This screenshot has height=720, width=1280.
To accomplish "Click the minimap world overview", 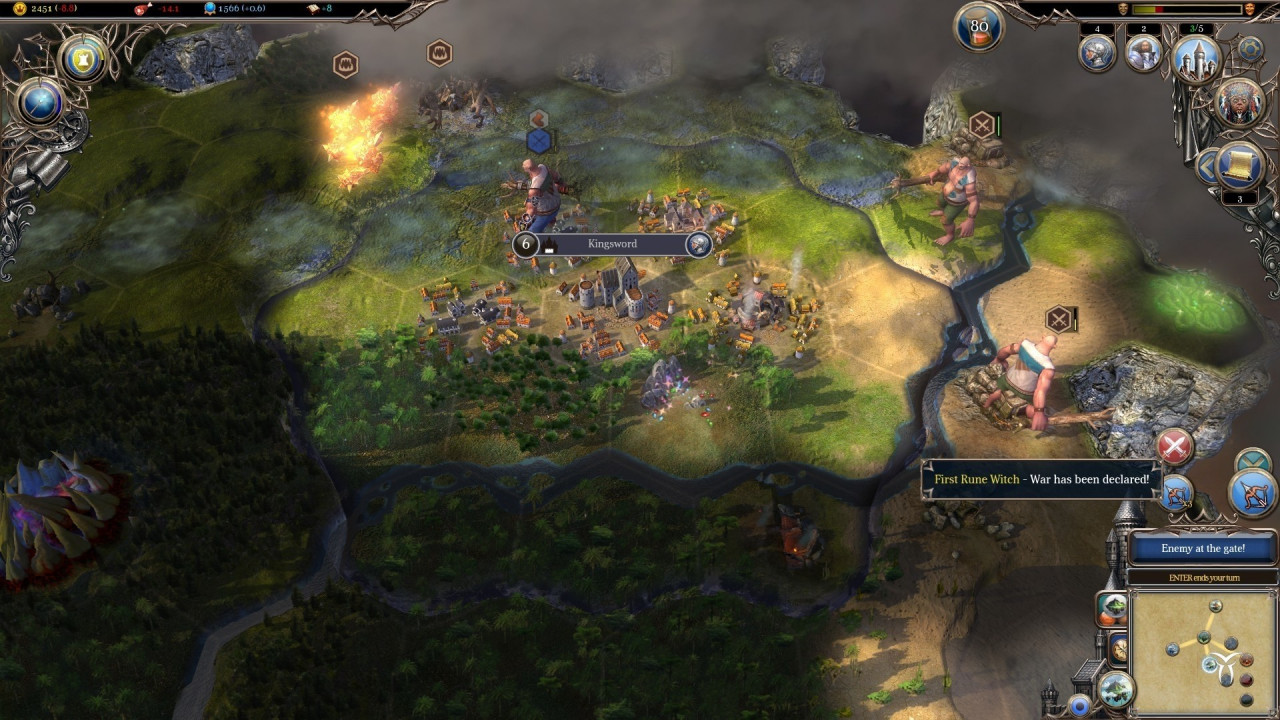I will point(1205,651).
